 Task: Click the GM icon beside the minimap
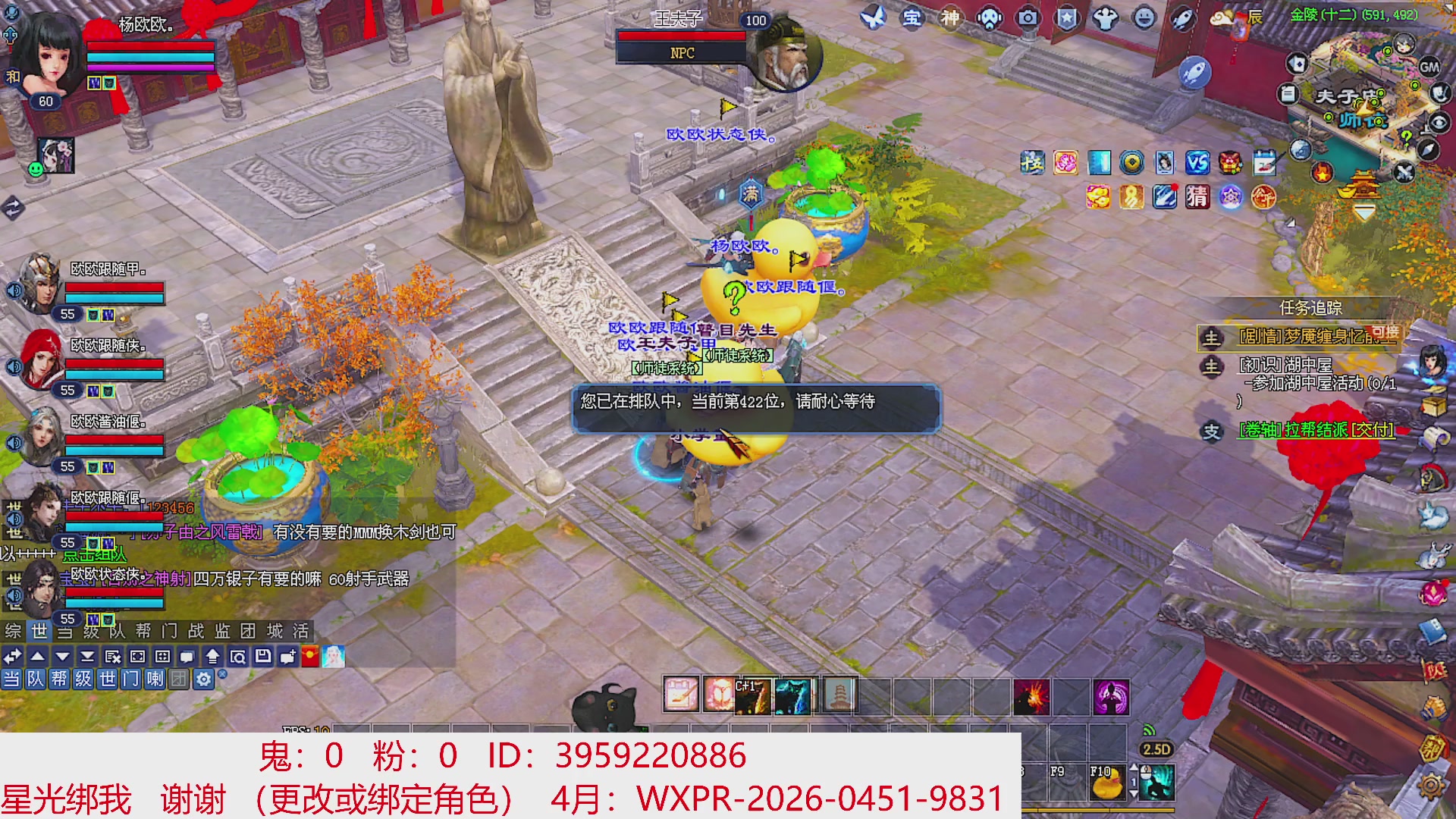[1430, 67]
